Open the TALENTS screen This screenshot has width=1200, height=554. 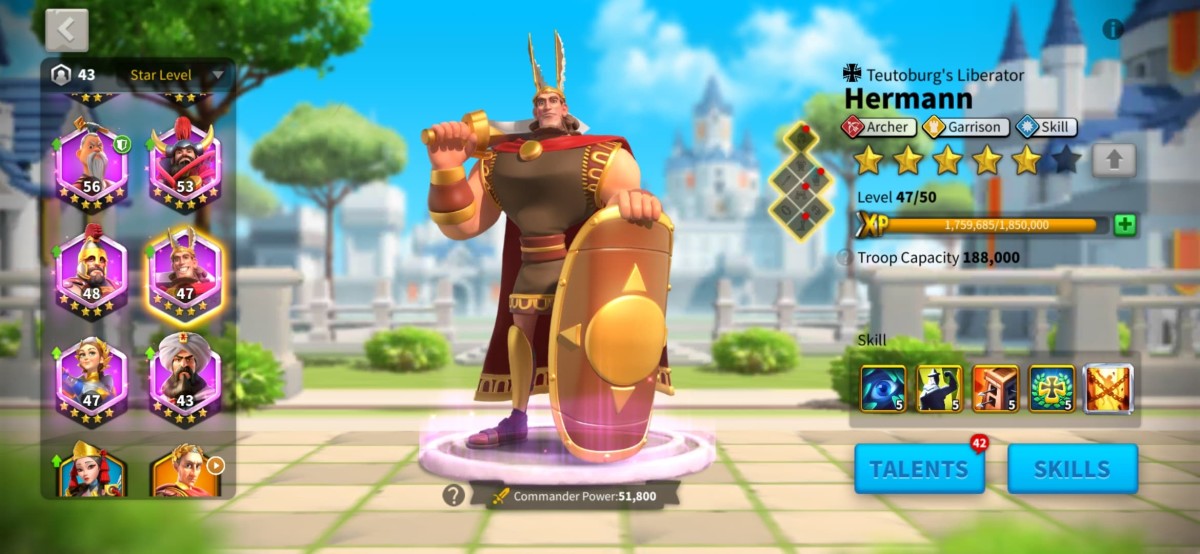[x=919, y=469]
